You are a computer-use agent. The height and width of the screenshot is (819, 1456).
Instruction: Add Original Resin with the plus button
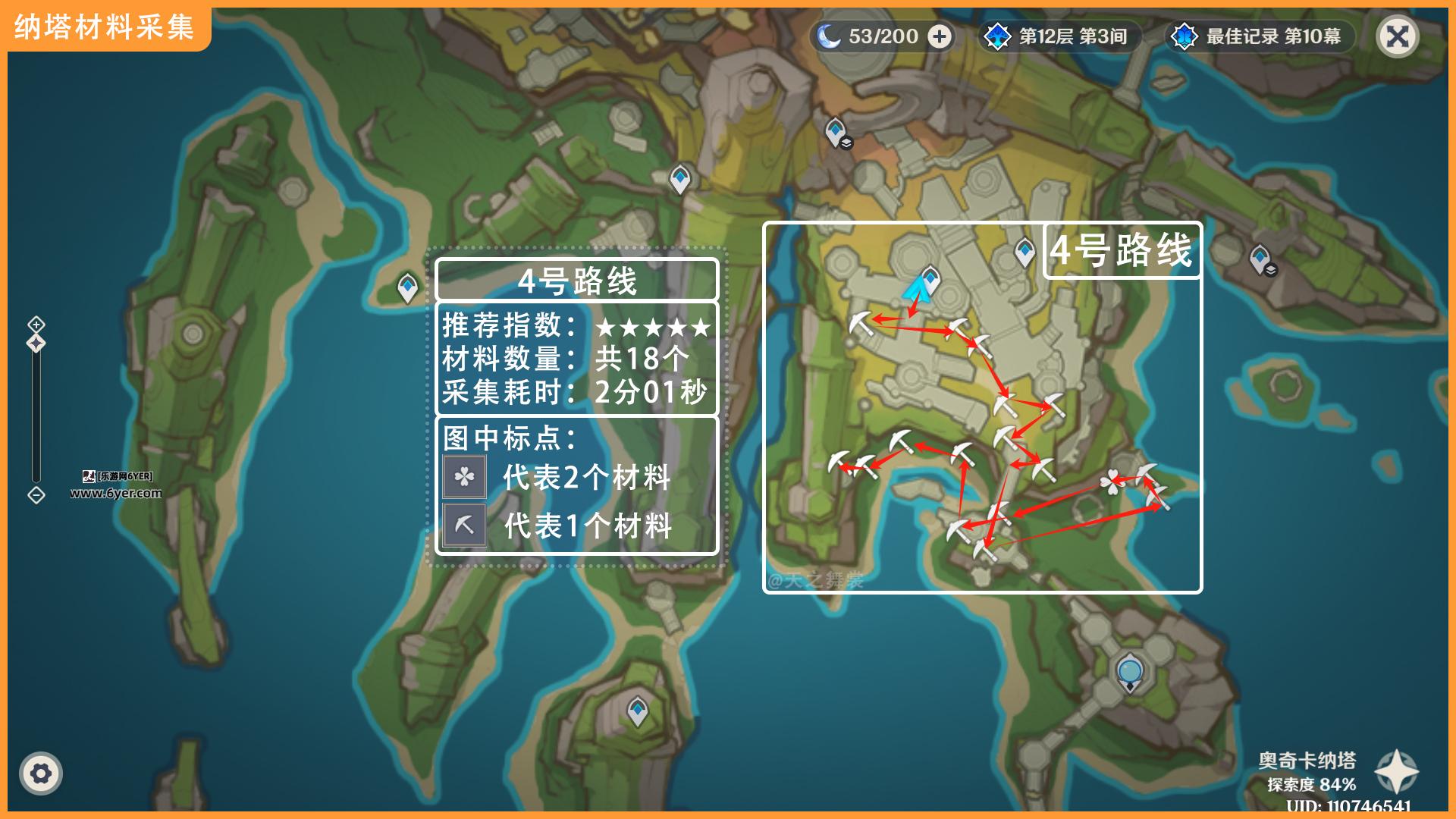(x=940, y=36)
